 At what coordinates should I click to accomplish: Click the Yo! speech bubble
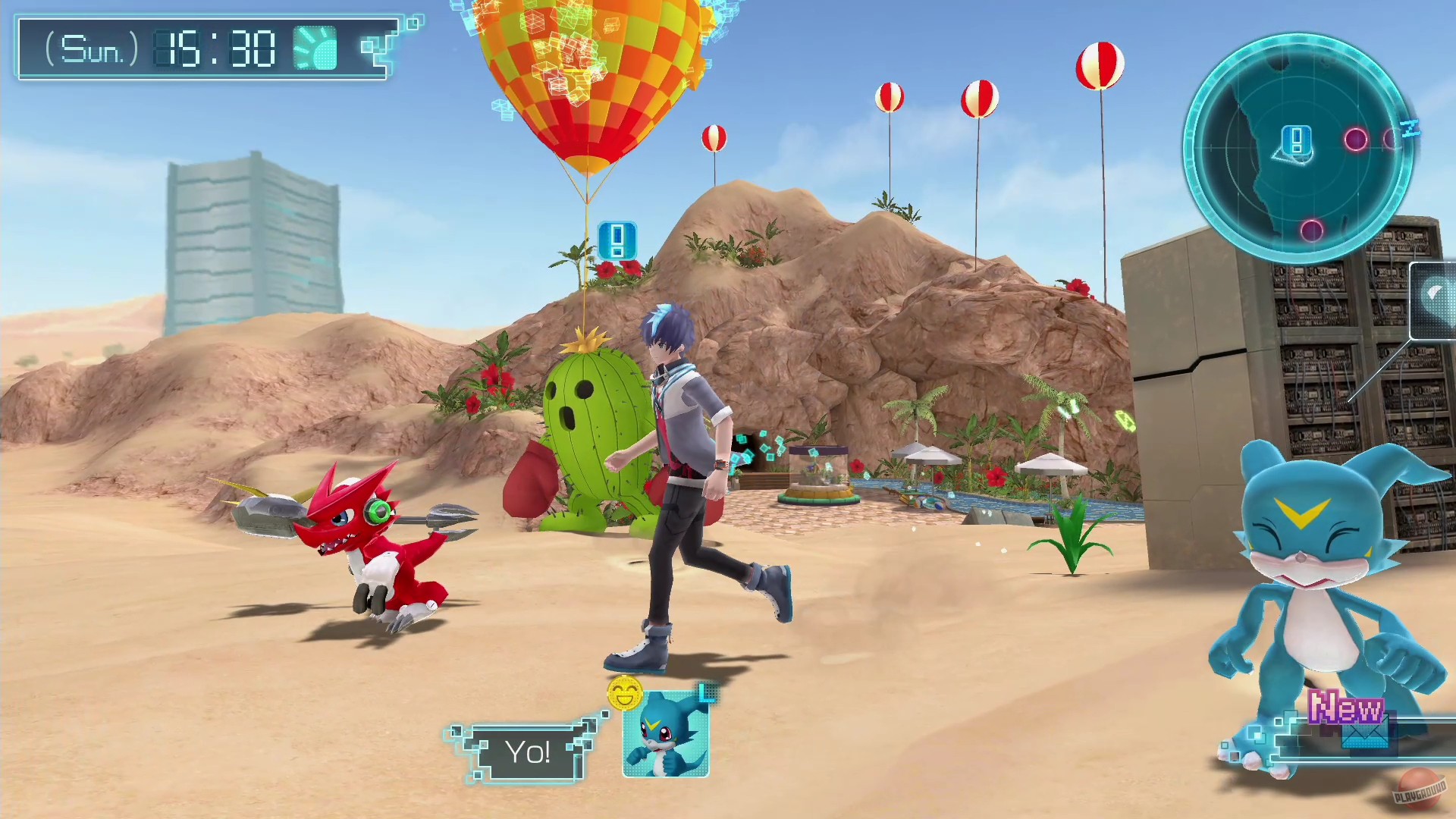click(x=526, y=751)
